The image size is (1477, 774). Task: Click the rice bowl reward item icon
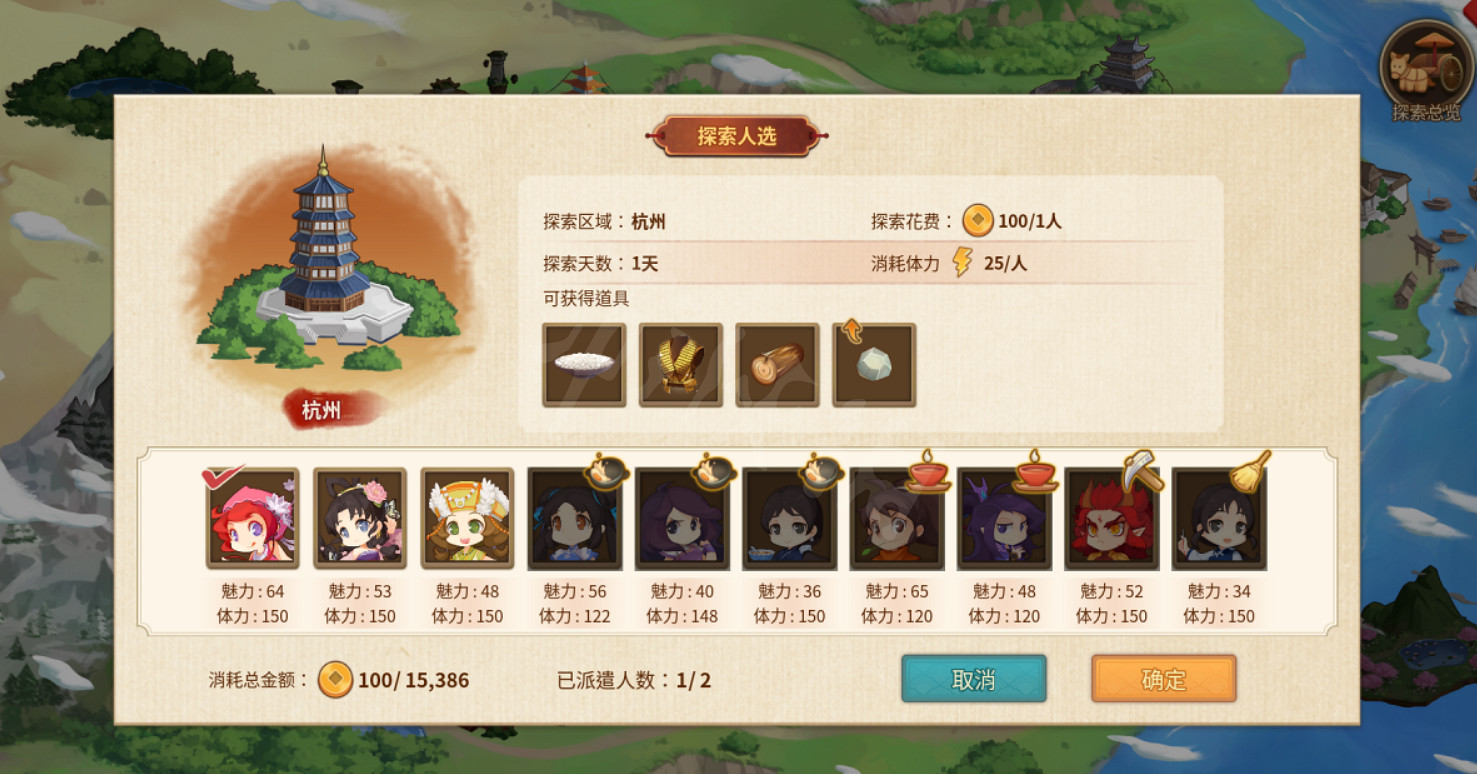coord(584,364)
